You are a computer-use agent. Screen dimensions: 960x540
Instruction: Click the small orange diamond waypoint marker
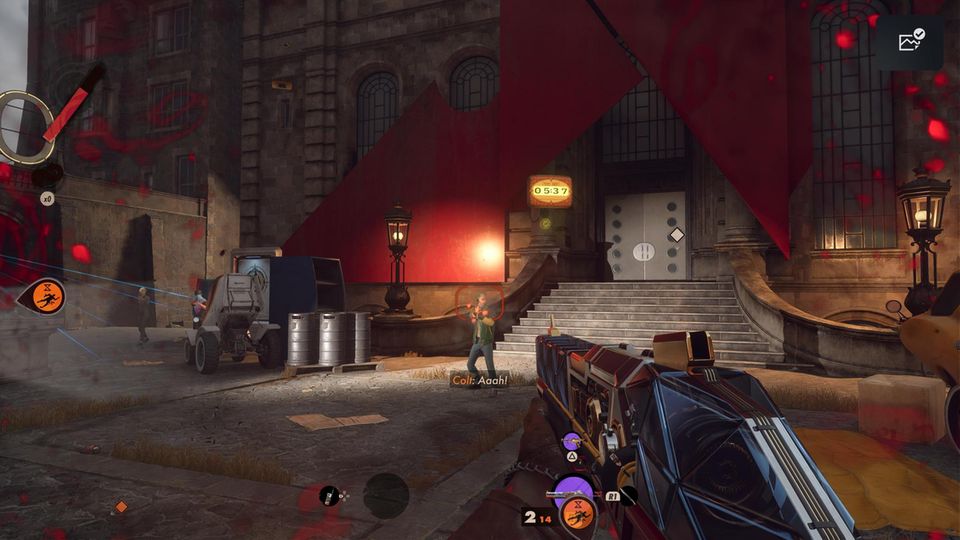(121, 507)
